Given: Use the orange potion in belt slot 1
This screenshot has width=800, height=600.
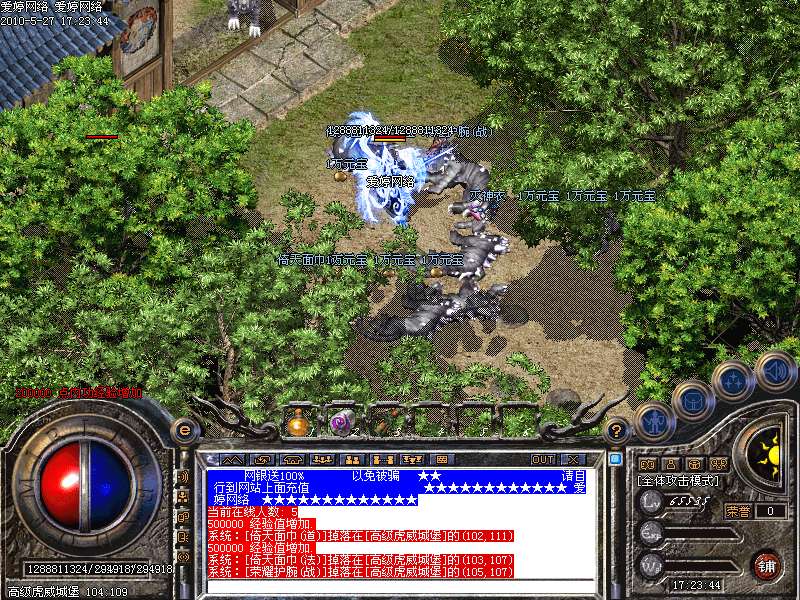Looking at the screenshot, I should (298, 422).
